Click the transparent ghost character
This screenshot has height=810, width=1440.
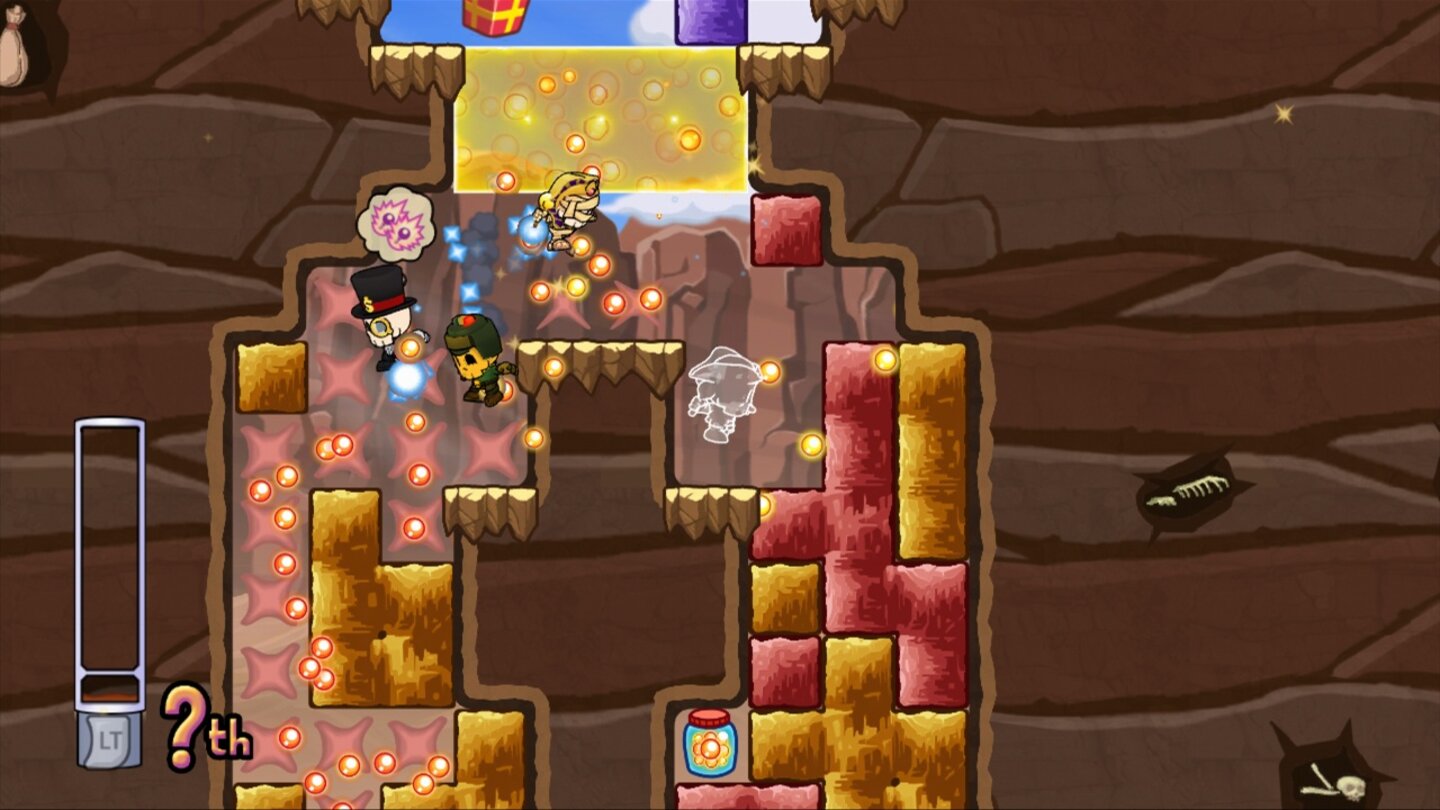720,395
